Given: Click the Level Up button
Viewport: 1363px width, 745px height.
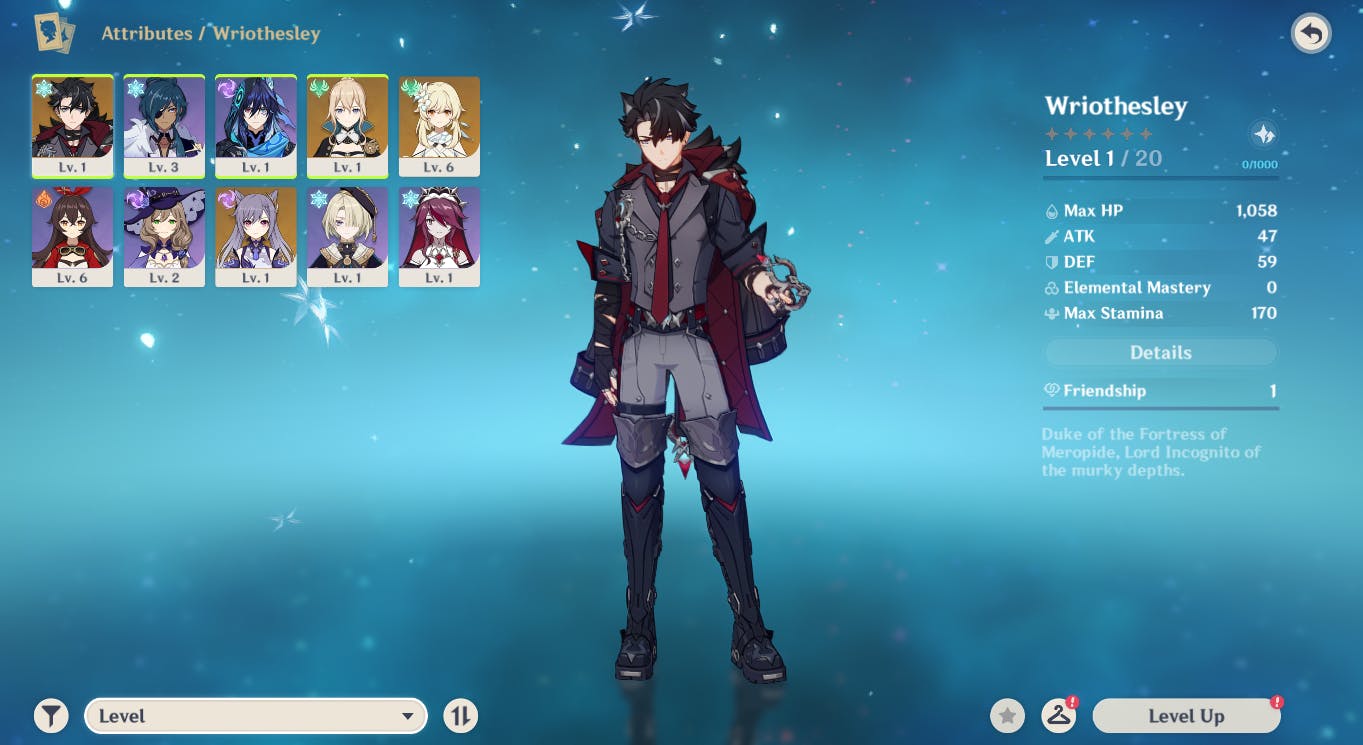Looking at the screenshot, I should pos(1186,716).
